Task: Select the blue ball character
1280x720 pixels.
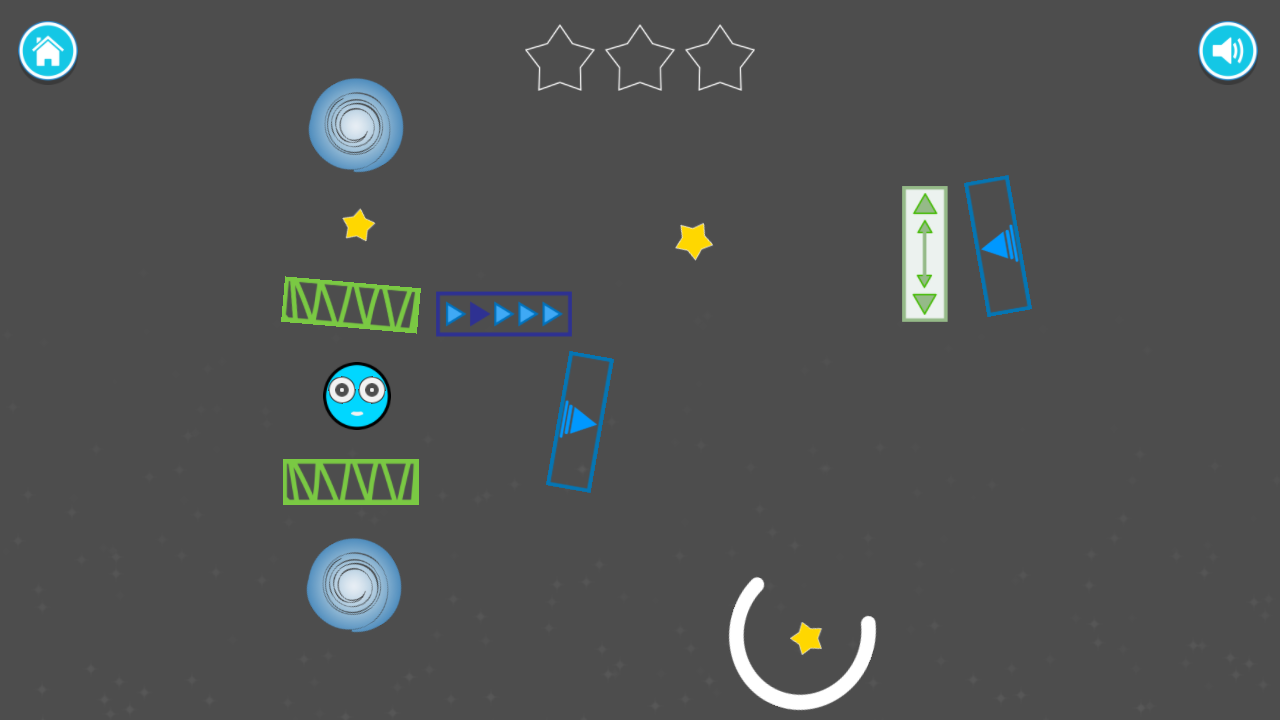Action: click(x=356, y=397)
